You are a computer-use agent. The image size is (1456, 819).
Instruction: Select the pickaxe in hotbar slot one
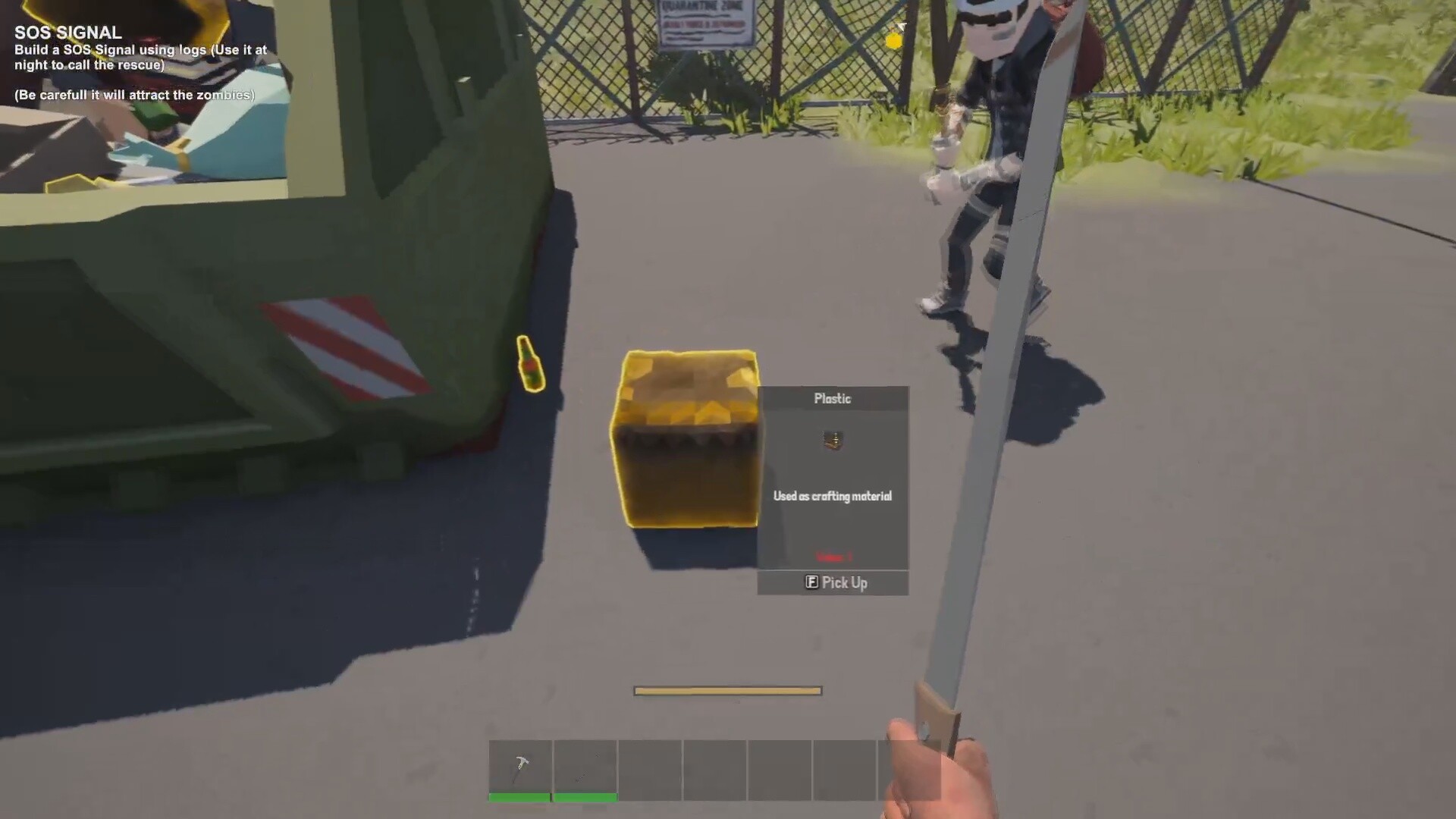pyautogui.click(x=520, y=766)
